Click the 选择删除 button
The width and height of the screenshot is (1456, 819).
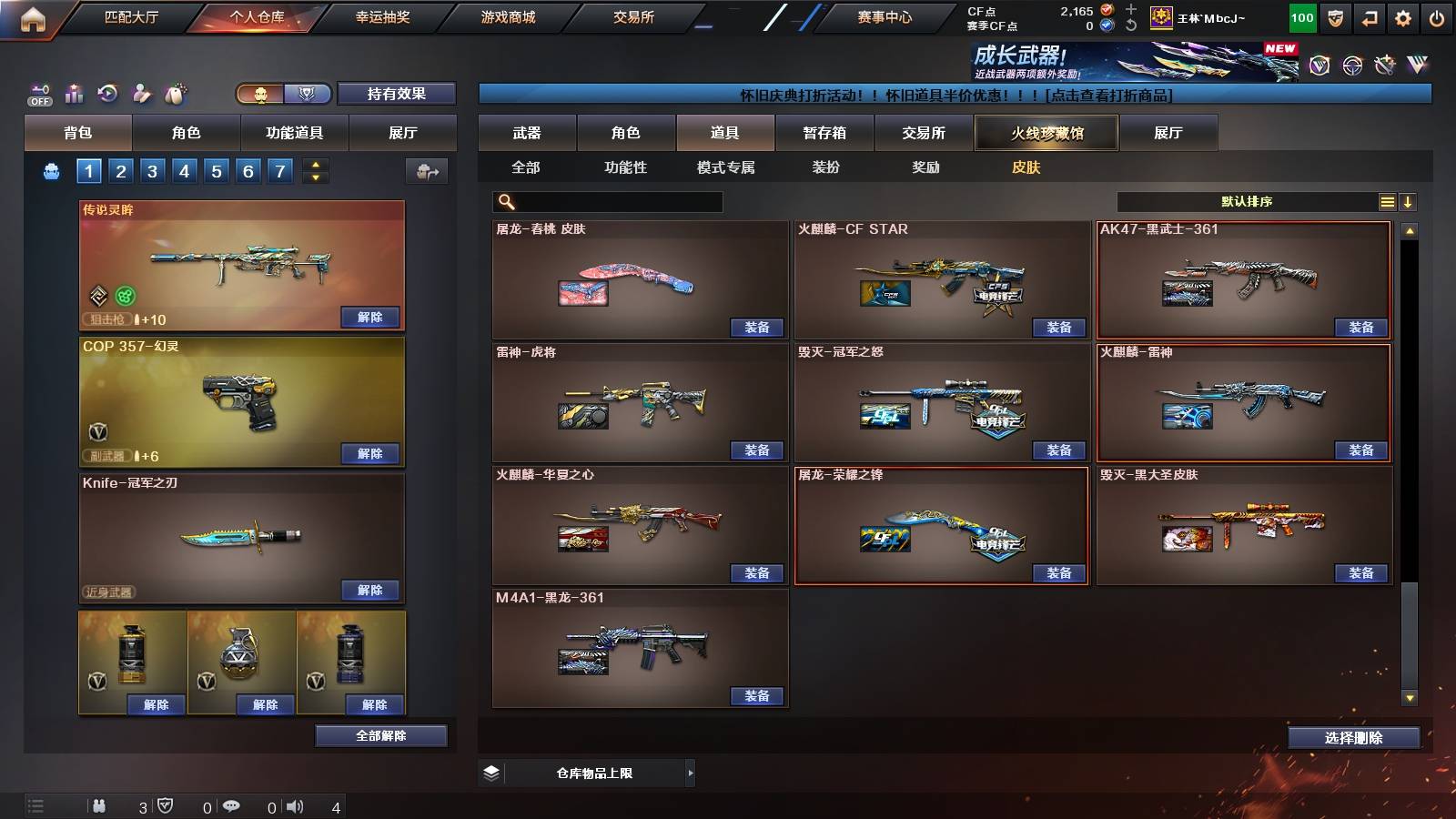(1354, 737)
